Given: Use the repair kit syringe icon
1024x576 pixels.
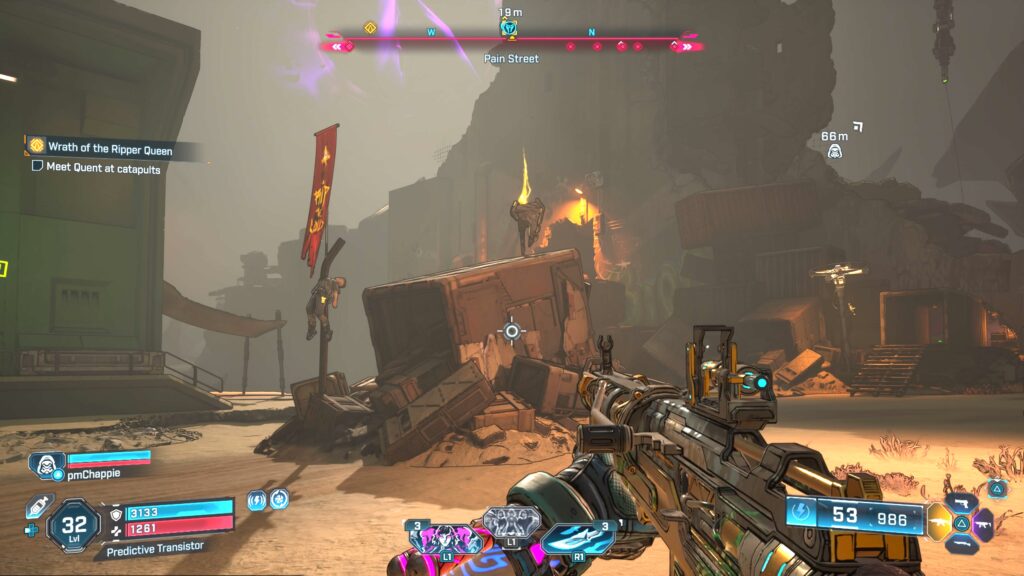Looking at the screenshot, I should coord(40,503).
